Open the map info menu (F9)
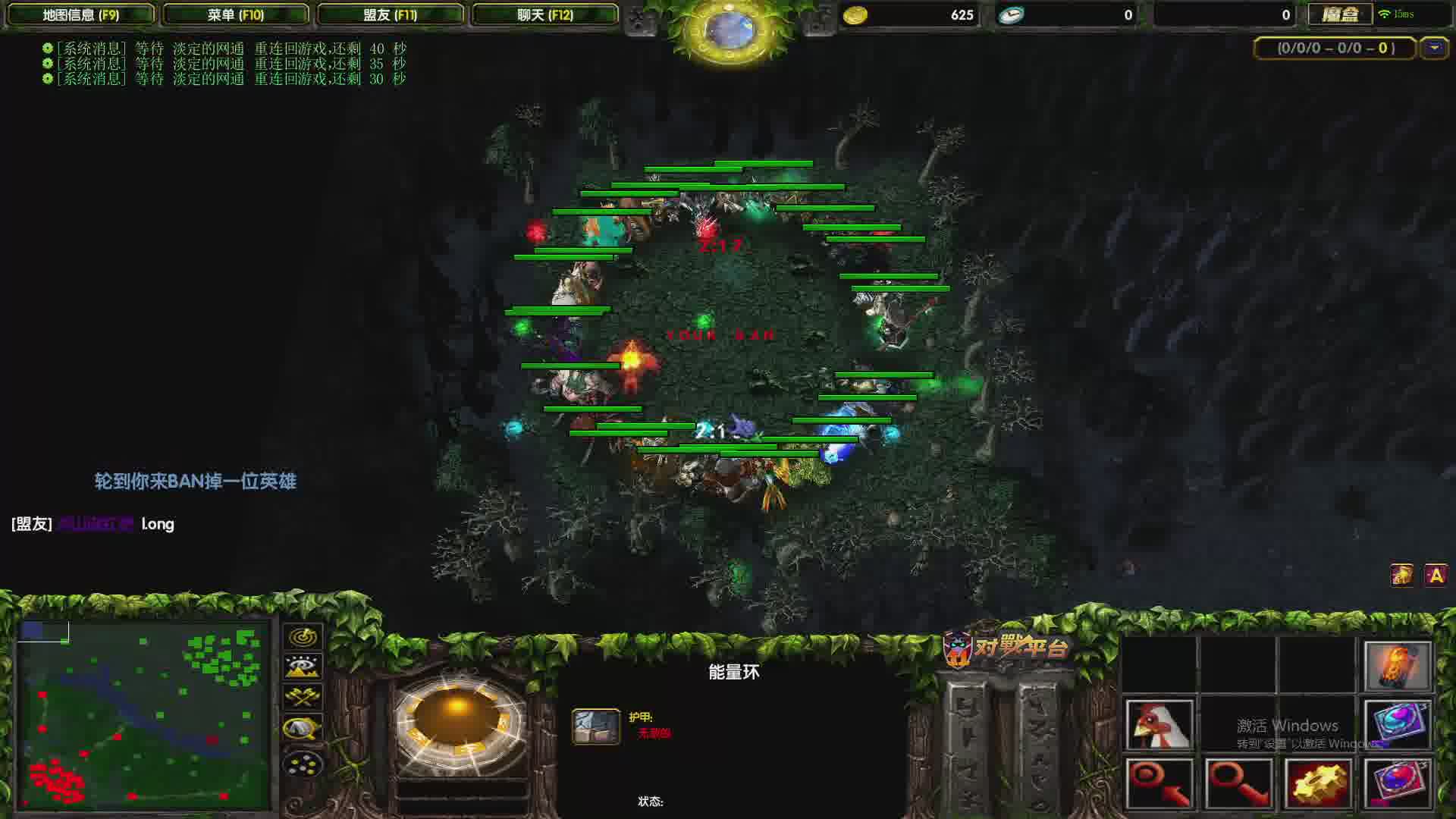Screen dimensions: 1456x819 pyautogui.click(x=80, y=14)
